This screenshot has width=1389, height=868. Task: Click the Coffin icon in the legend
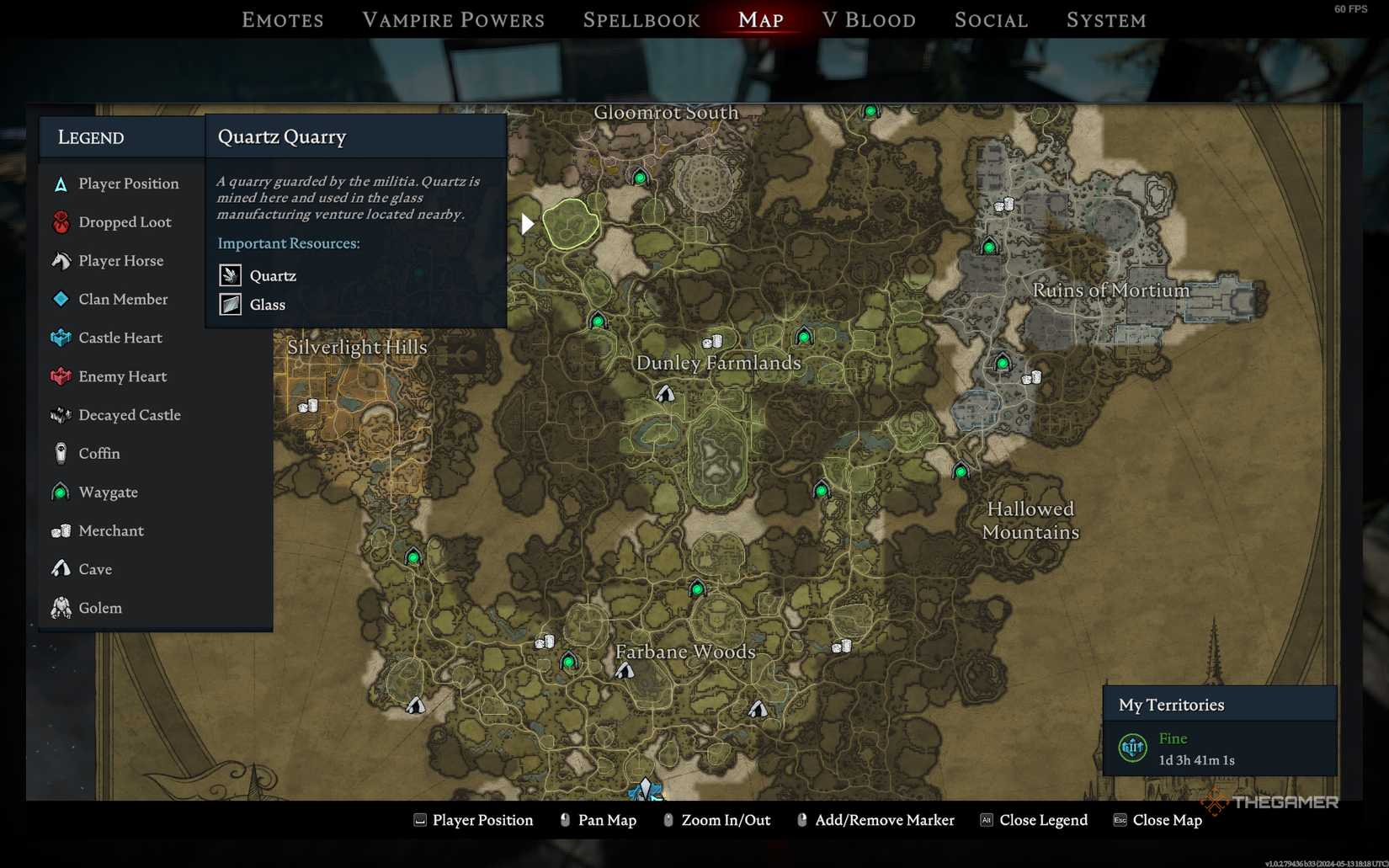[x=60, y=454]
